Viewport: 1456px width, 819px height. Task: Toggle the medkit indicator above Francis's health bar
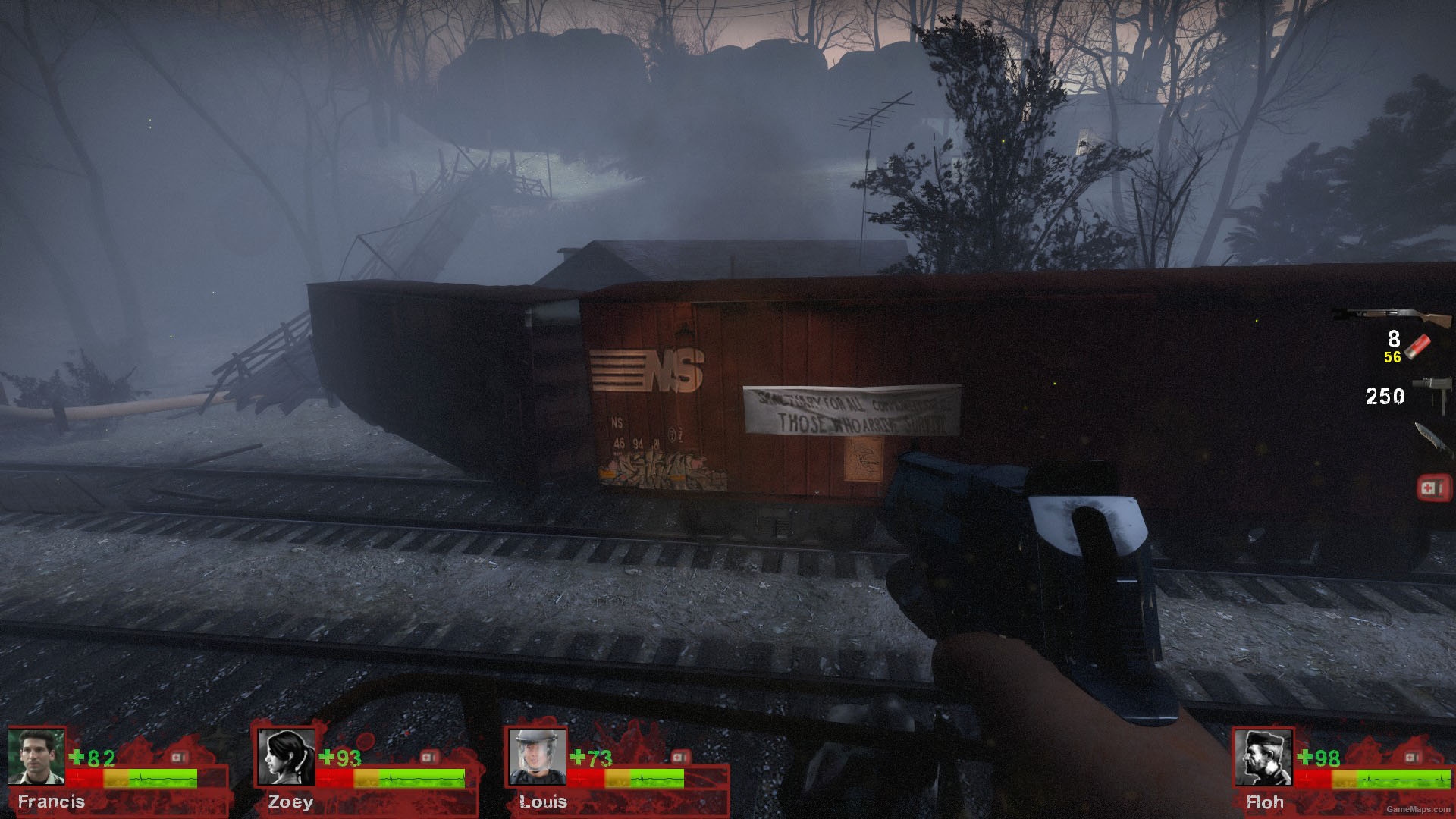[179, 757]
